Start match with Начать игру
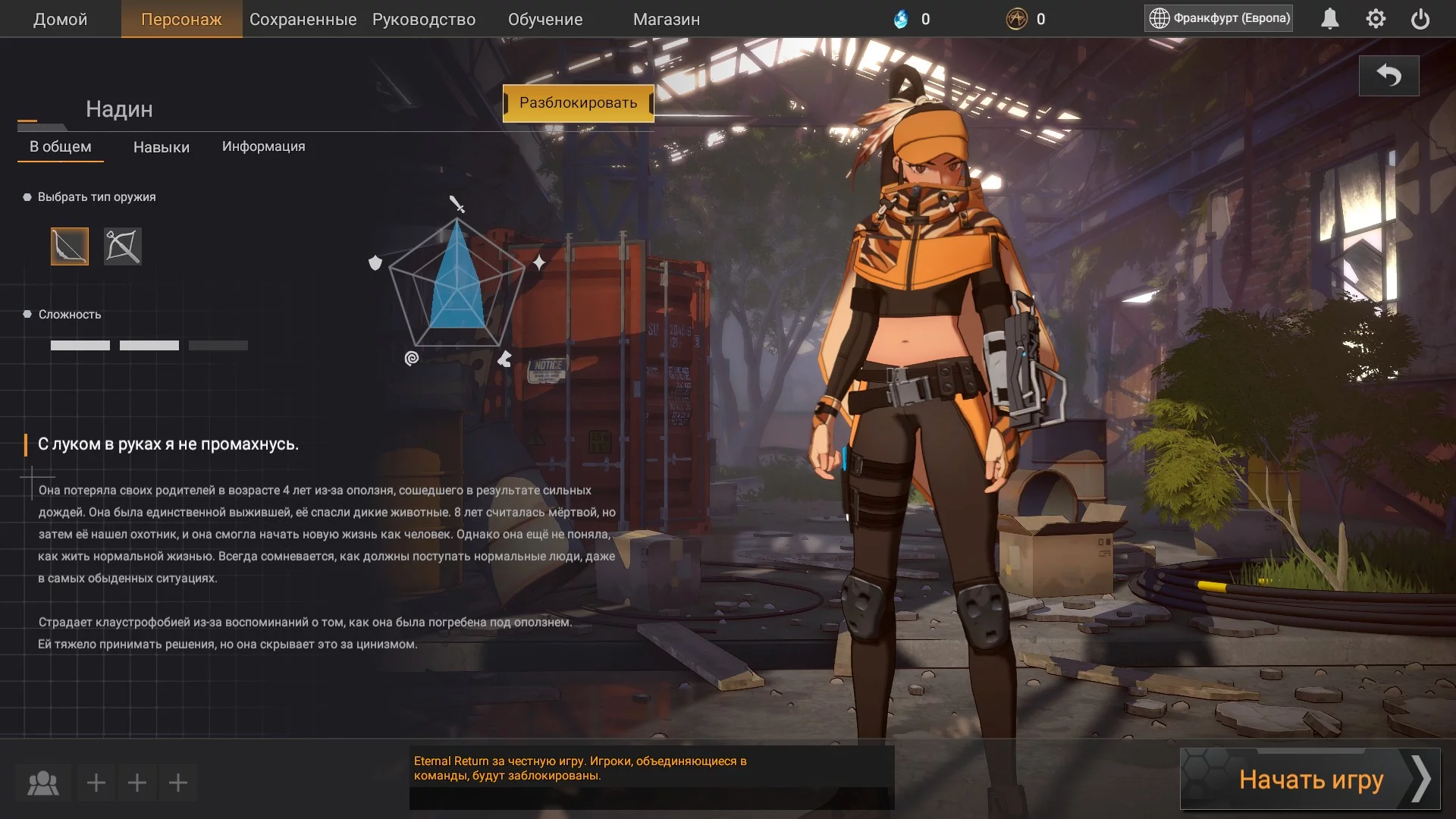The image size is (1456, 819). [x=1310, y=779]
